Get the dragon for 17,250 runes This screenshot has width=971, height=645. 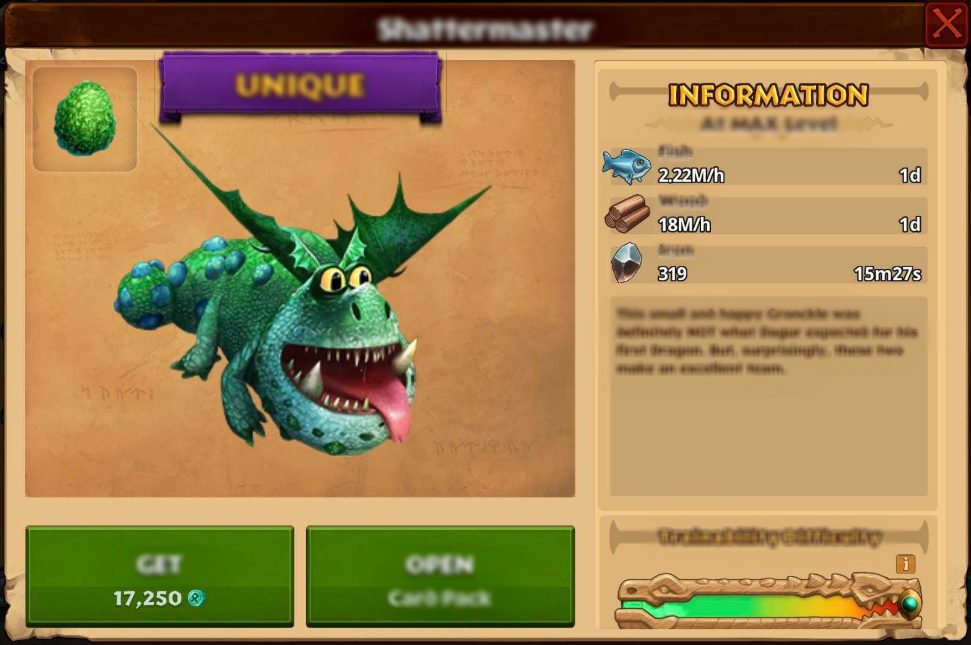pos(160,577)
